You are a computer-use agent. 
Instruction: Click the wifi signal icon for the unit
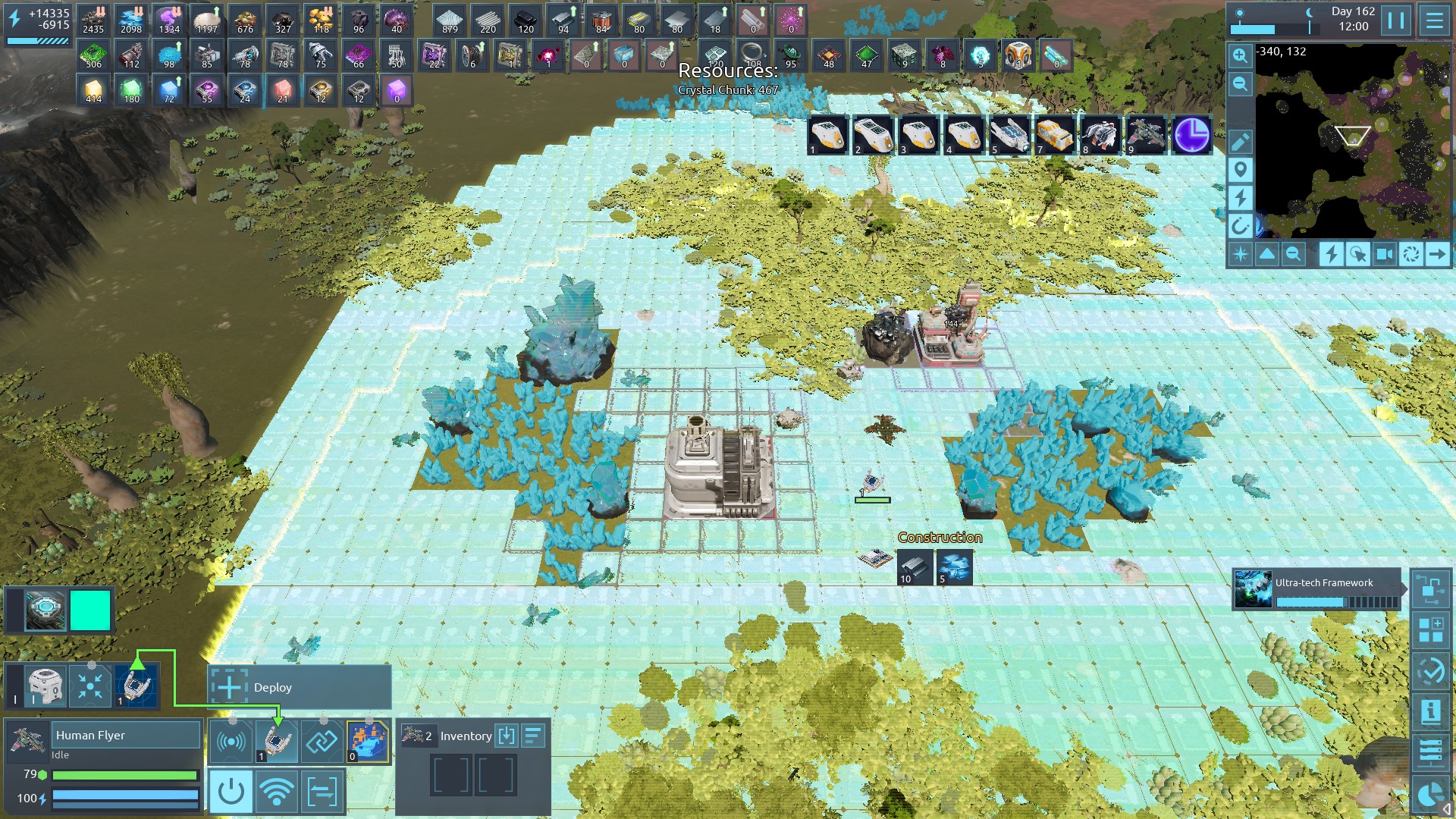pyautogui.click(x=277, y=792)
